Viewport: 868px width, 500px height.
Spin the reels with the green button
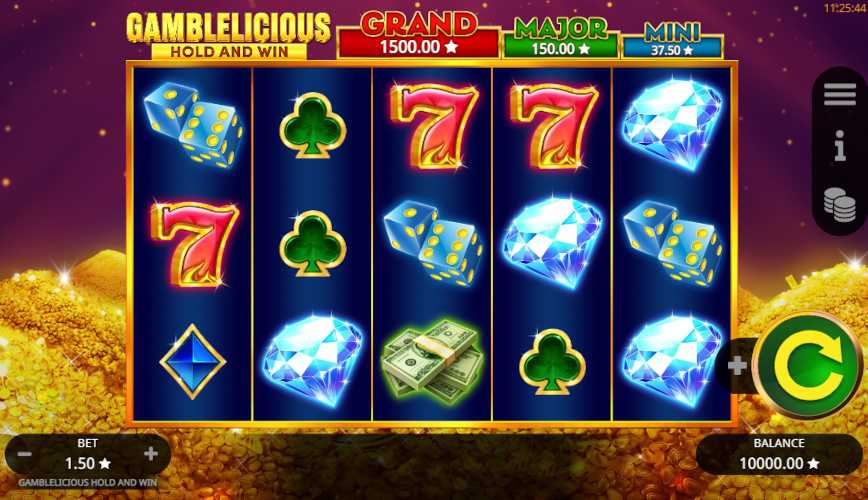(x=808, y=365)
